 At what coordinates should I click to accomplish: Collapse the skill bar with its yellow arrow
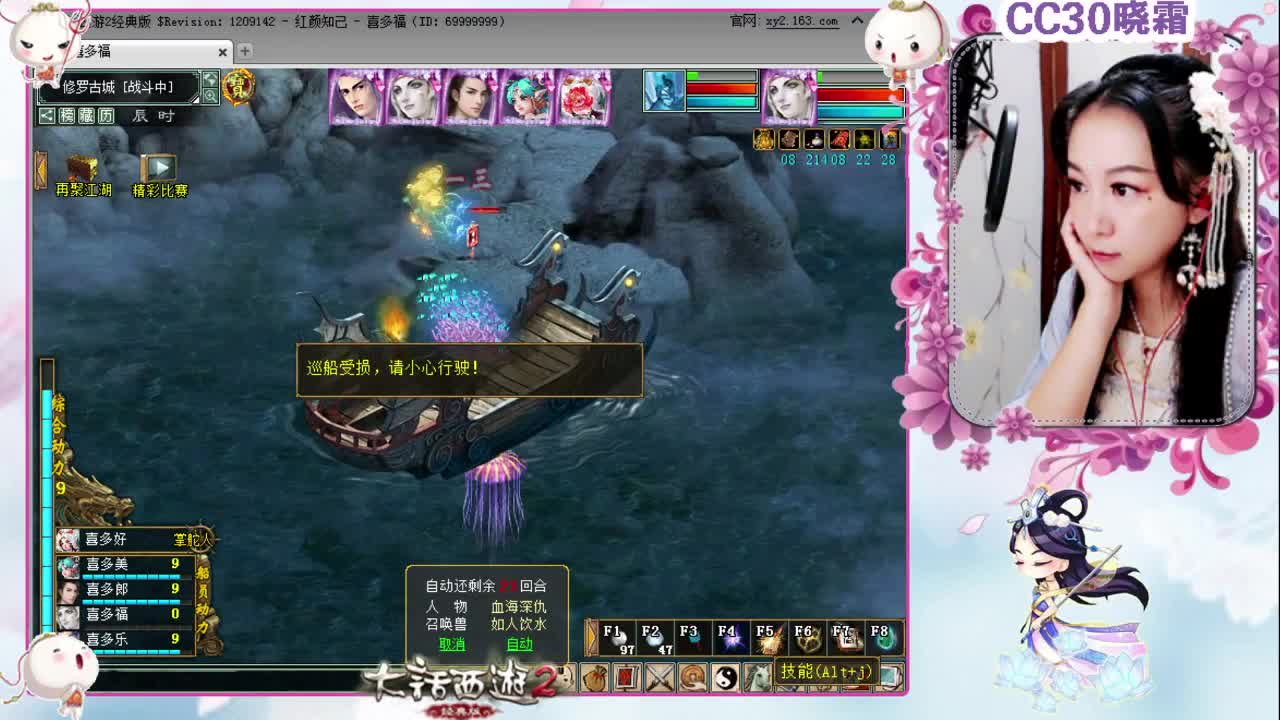pyautogui.click(x=591, y=636)
